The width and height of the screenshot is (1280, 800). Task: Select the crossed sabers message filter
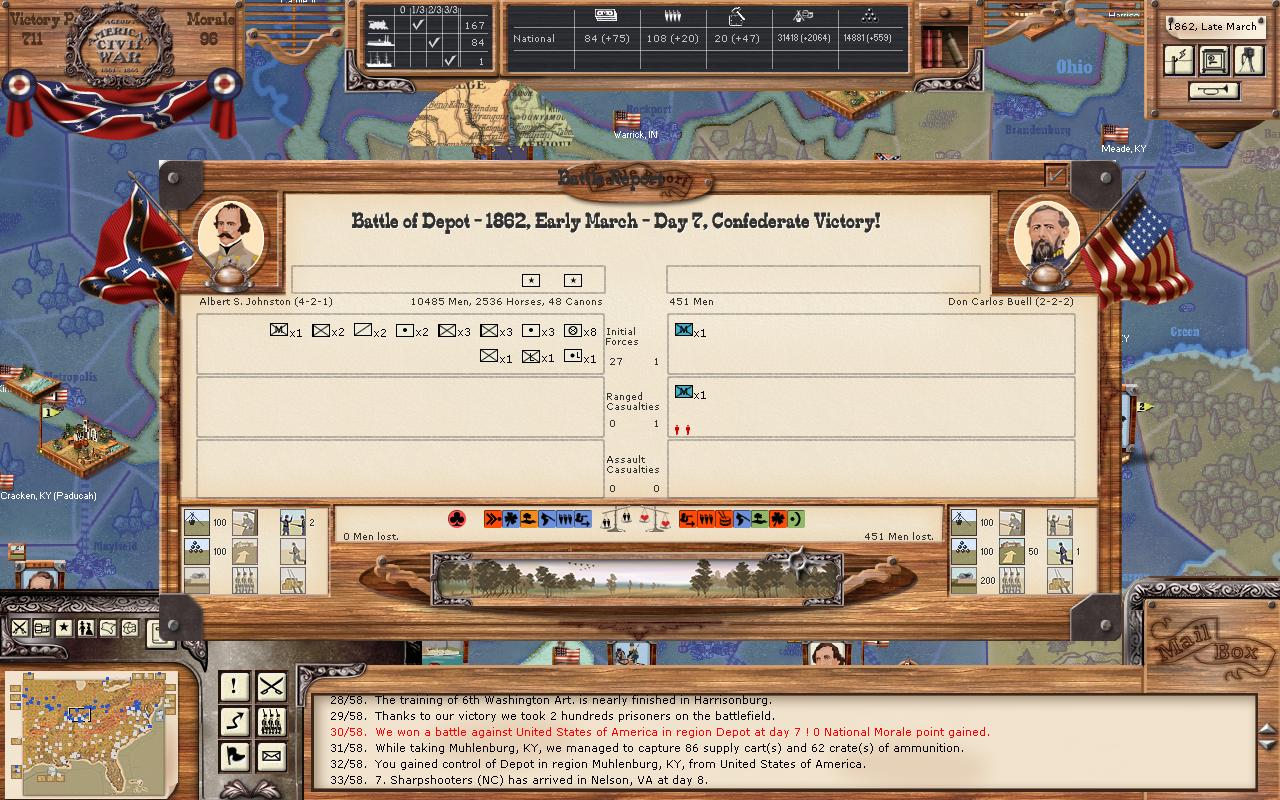(x=271, y=686)
